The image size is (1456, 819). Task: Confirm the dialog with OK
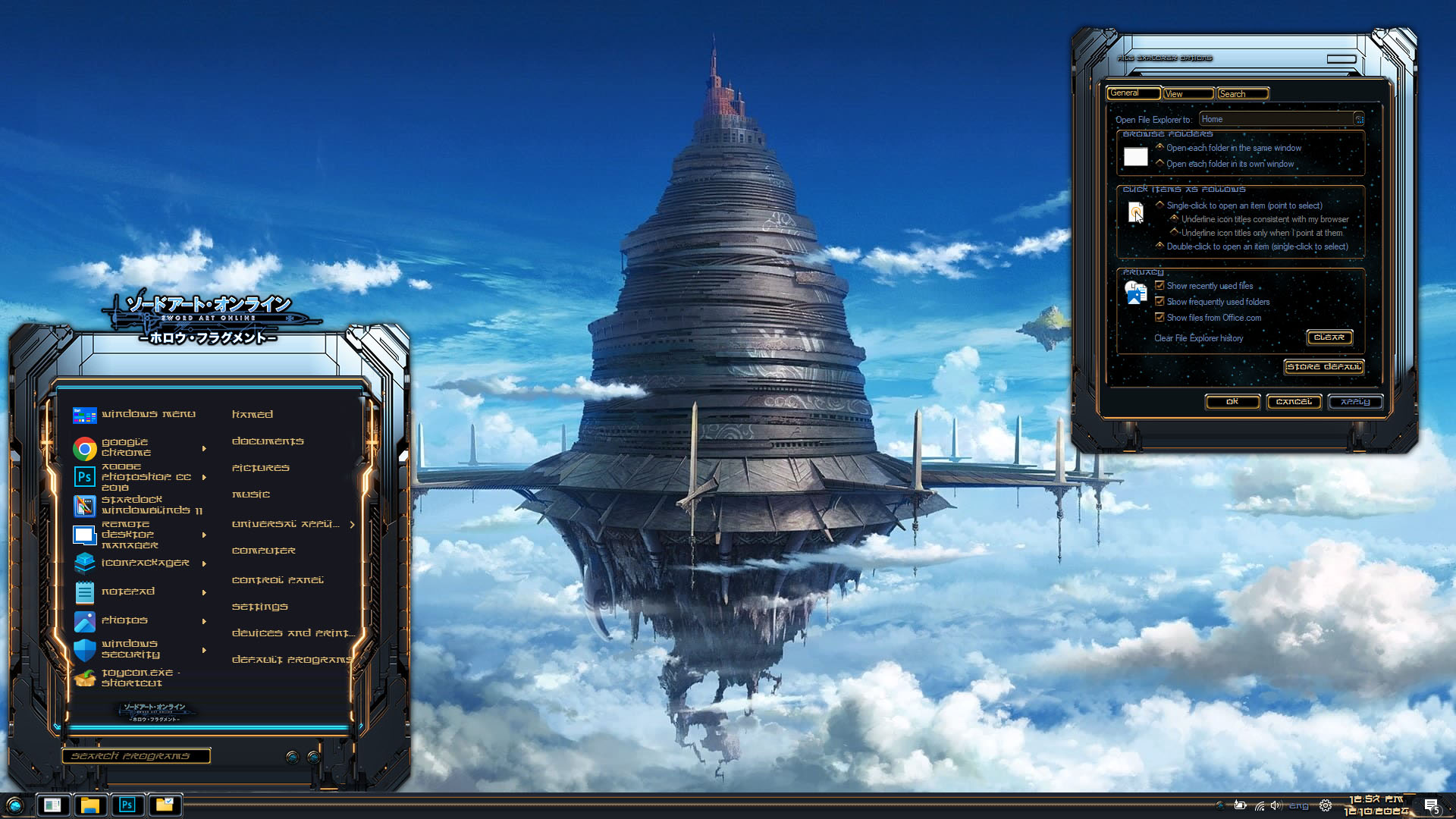pyautogui.click(x=1232, y=402)
